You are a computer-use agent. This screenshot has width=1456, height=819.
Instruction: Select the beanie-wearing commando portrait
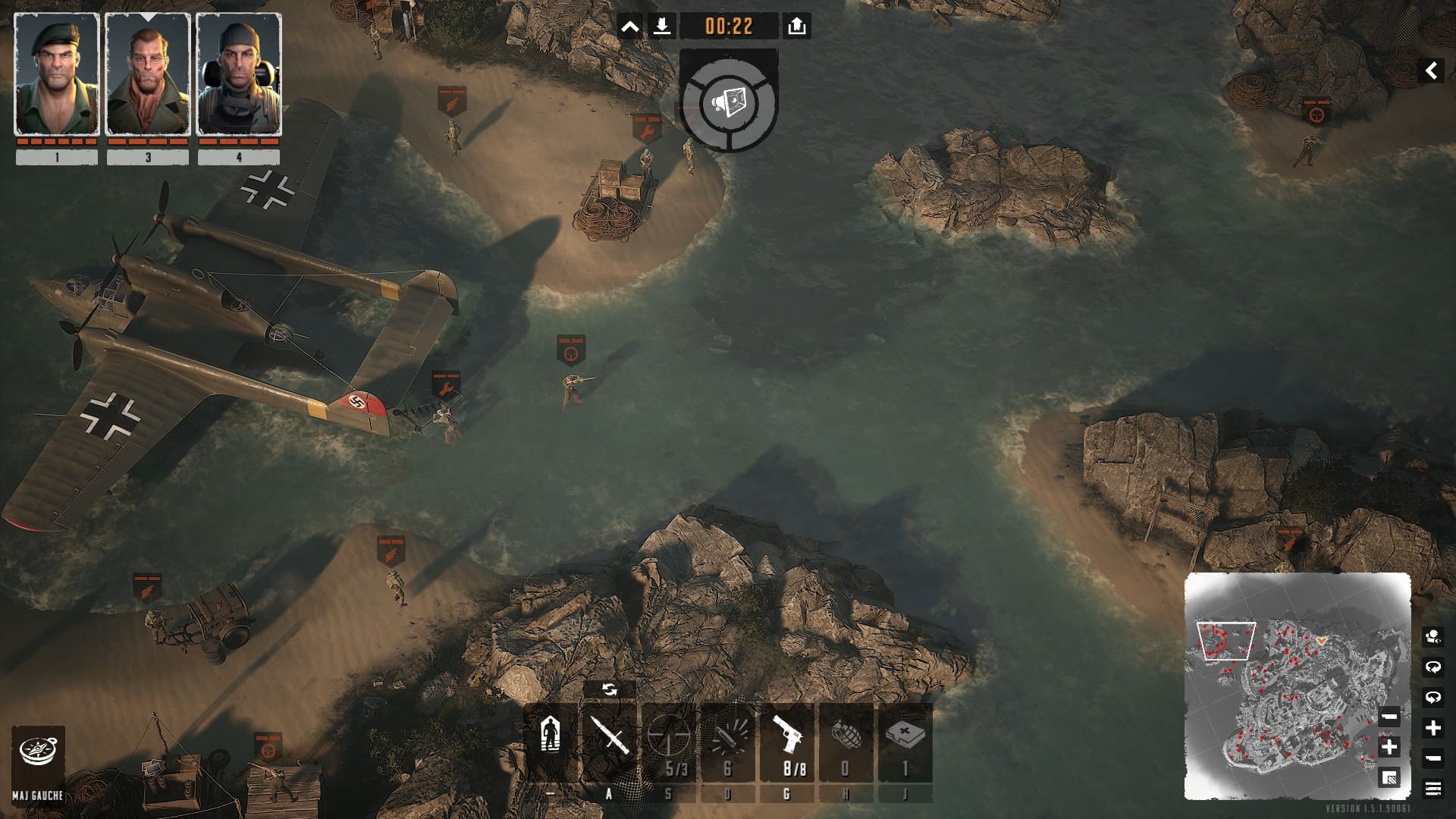pos(239,74)
